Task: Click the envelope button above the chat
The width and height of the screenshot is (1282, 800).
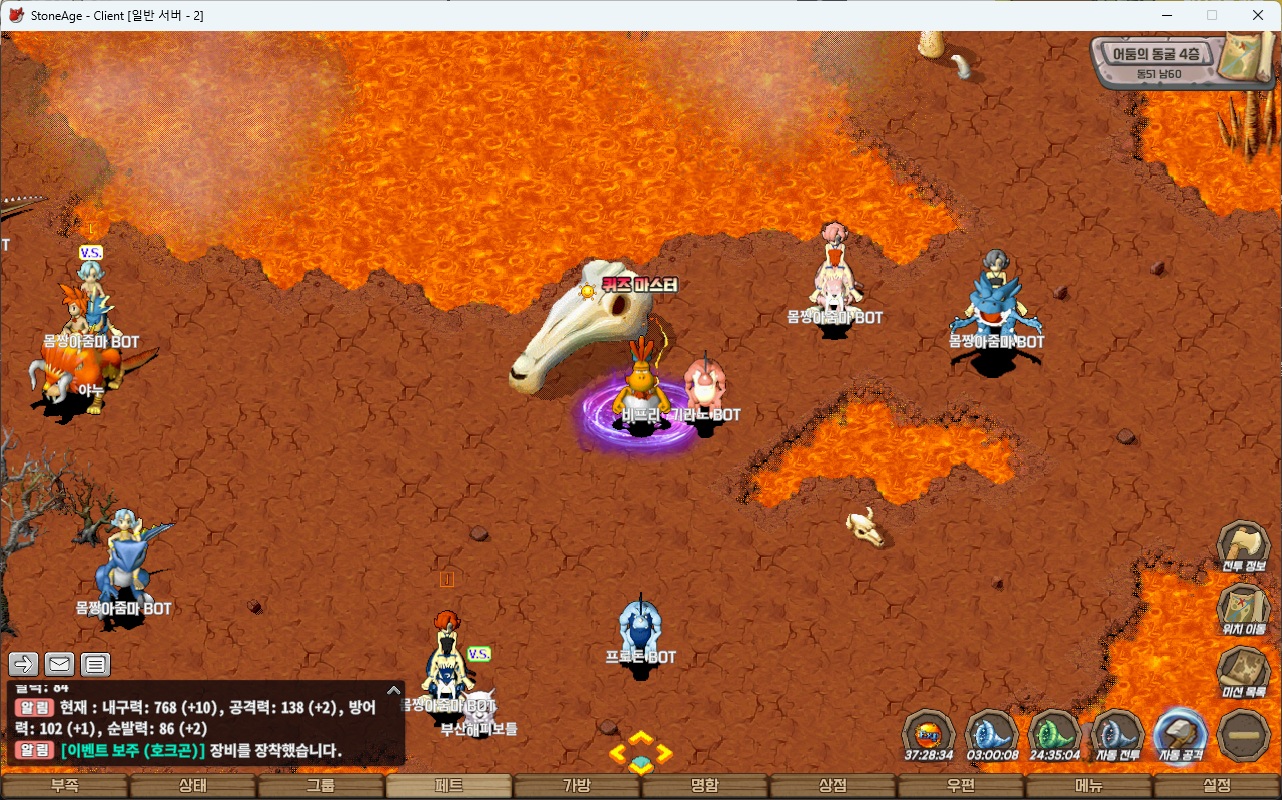Action: [59, 664]
